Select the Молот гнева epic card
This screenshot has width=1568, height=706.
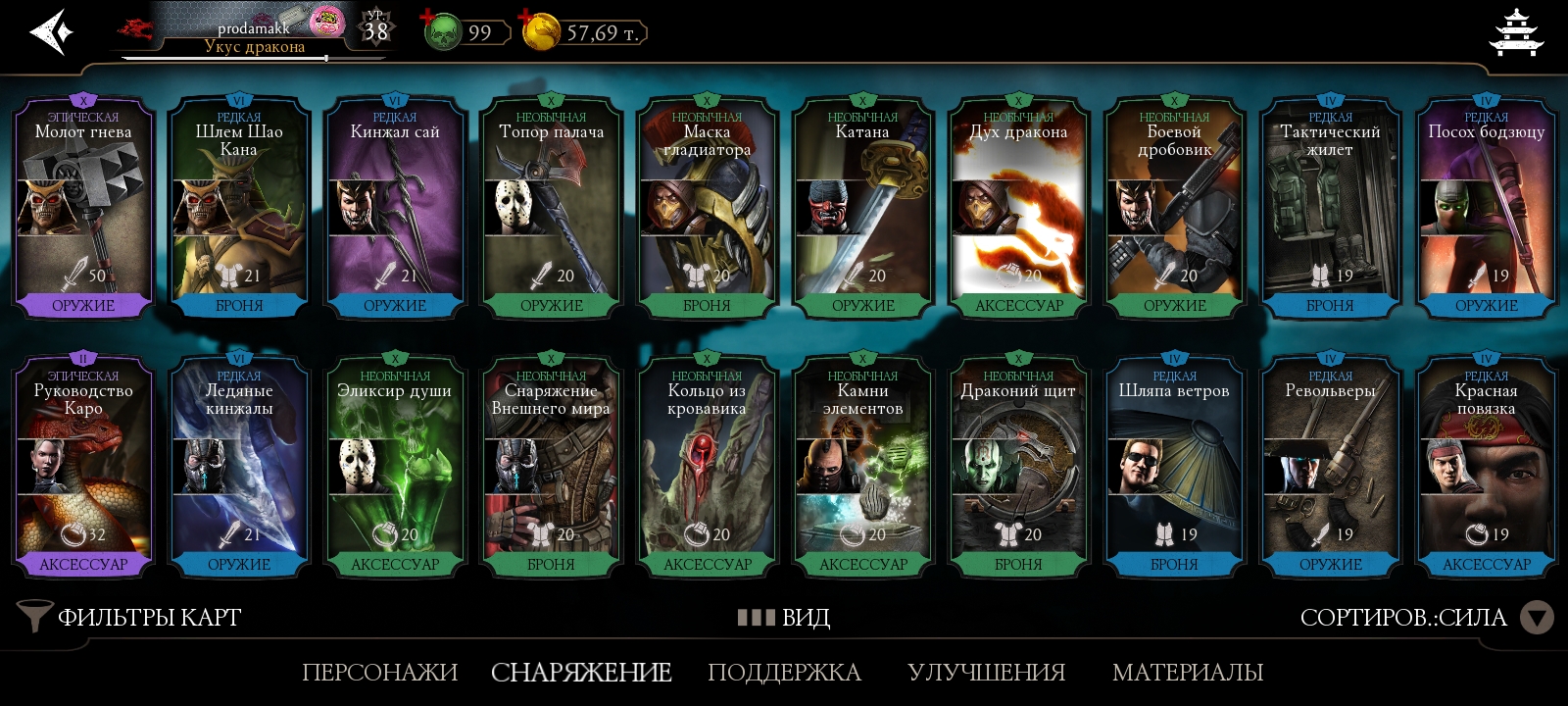coord(83,208)
